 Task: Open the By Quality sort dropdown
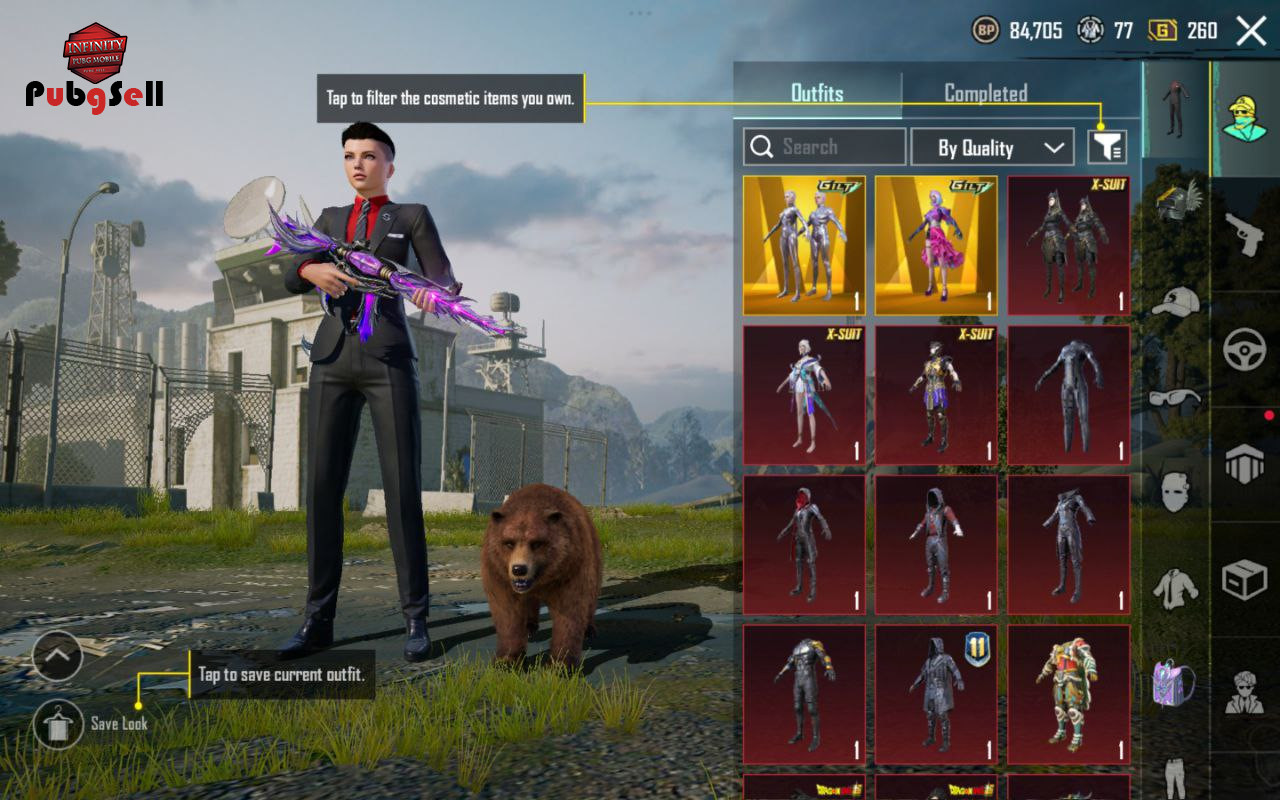point(992,148)
